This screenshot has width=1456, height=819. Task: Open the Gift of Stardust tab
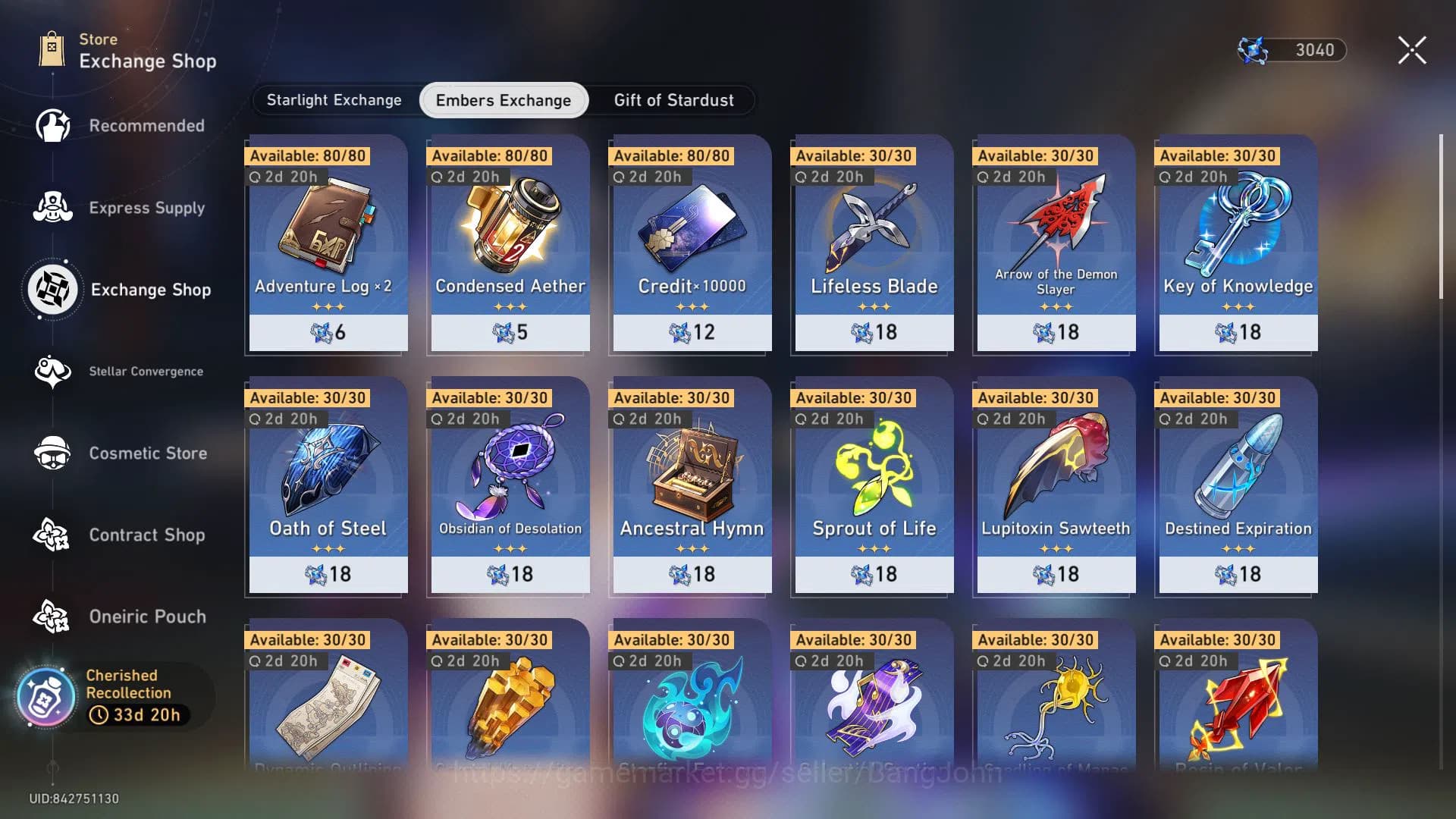point(673,100)
